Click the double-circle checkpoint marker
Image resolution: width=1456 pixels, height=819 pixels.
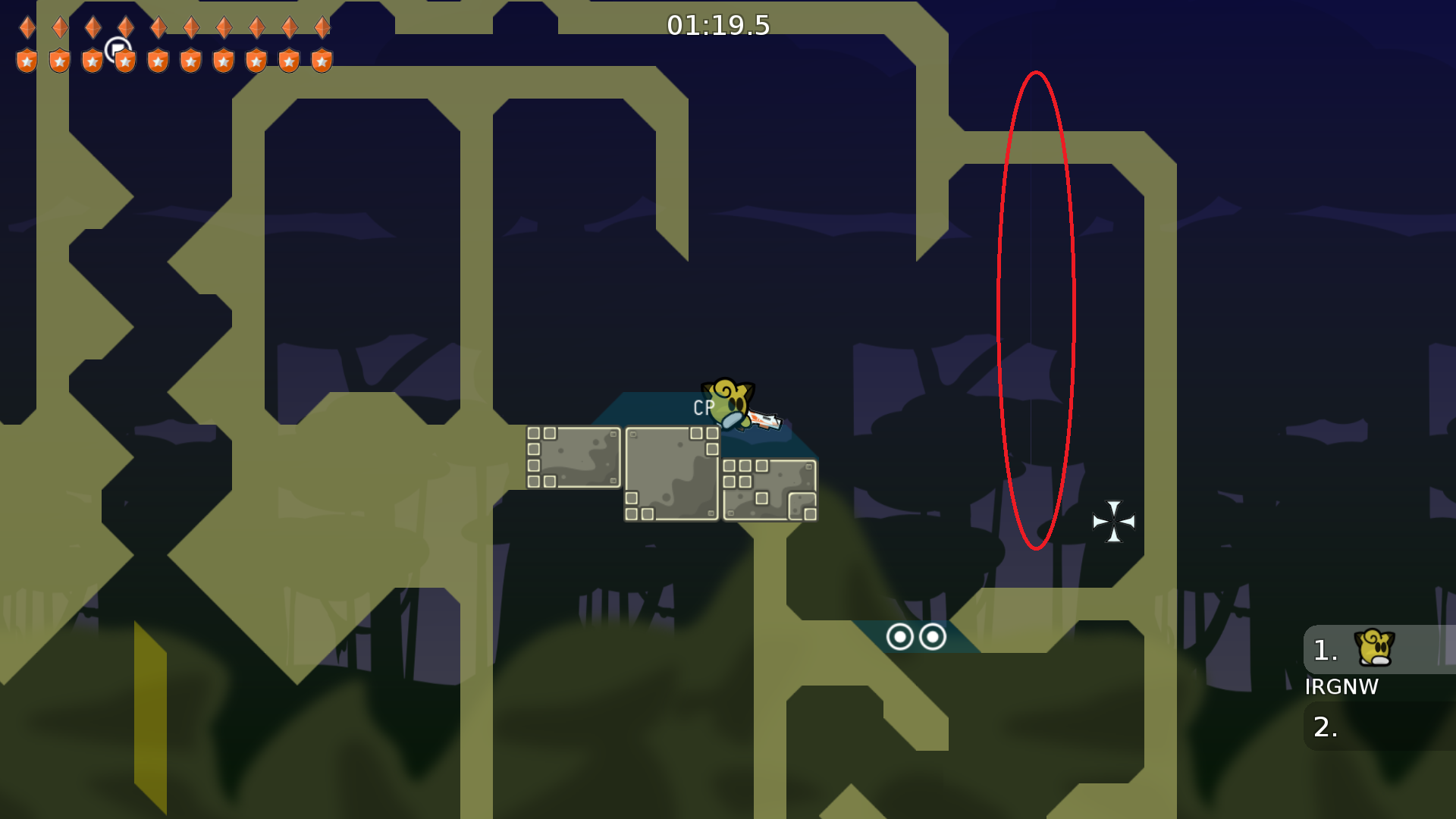click(915, 637)
